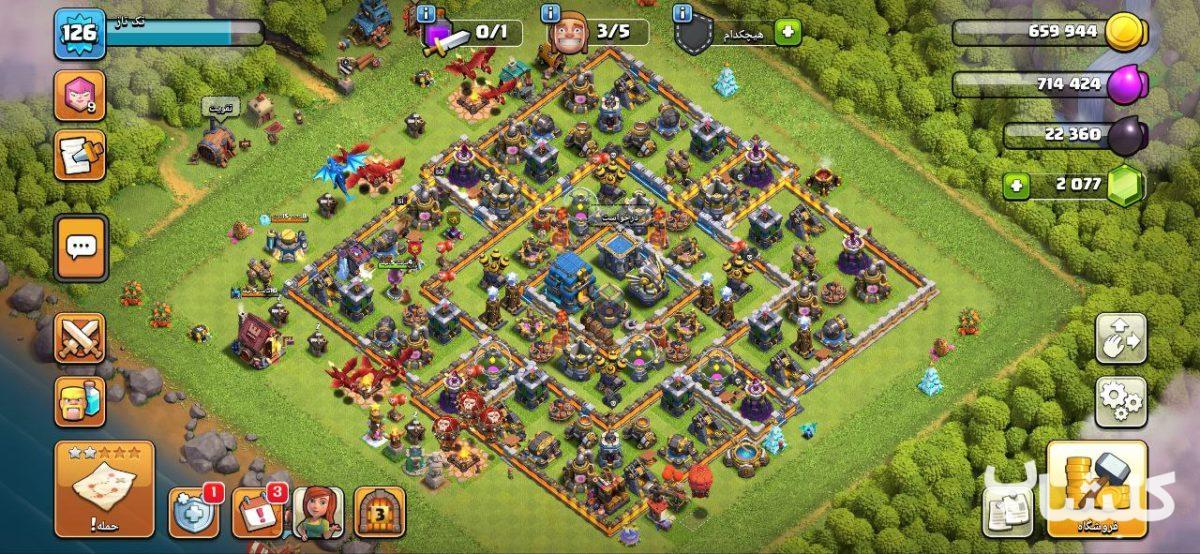Open the shop with coins and hammer

(1096, 488)
